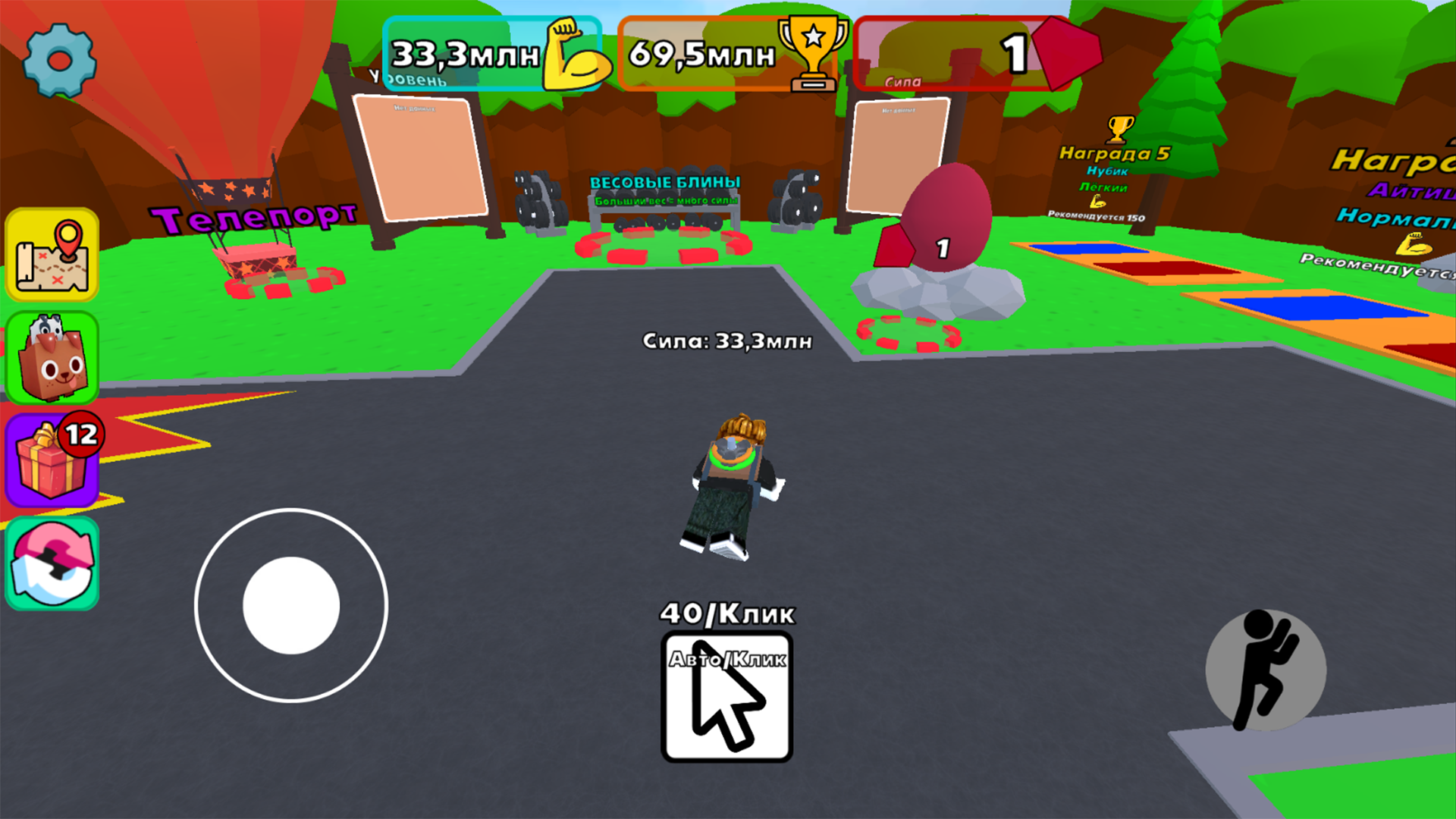Image resolution: width=1456 pixels, height=819 pixels.
Task: Open the game settings gear
Action: pos(58,61)
